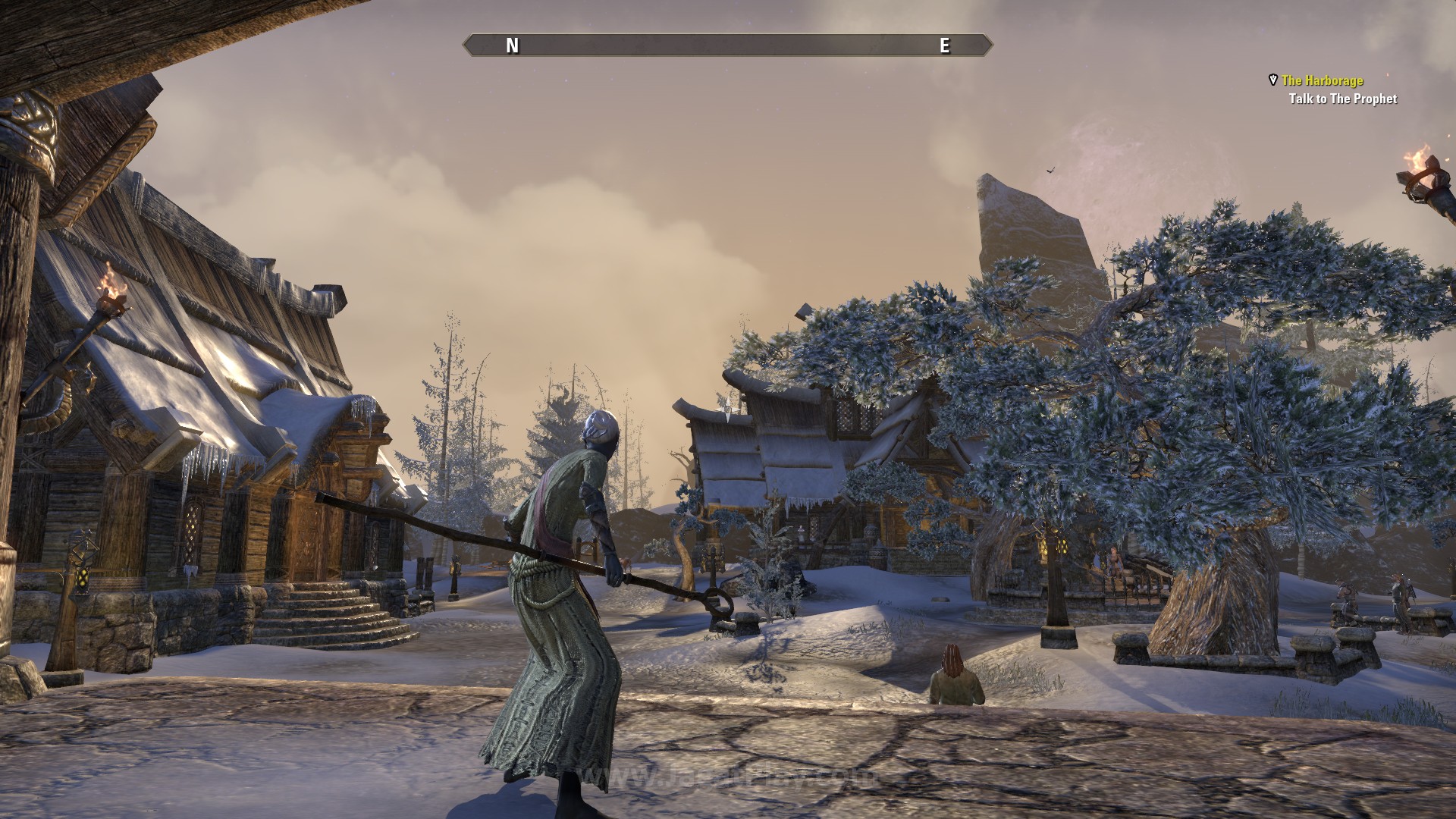Screen dimensions: 1456x819
Task: Click the Talk to The Prophet objective
Action: pyautogui.click(x=1342, y=99)
